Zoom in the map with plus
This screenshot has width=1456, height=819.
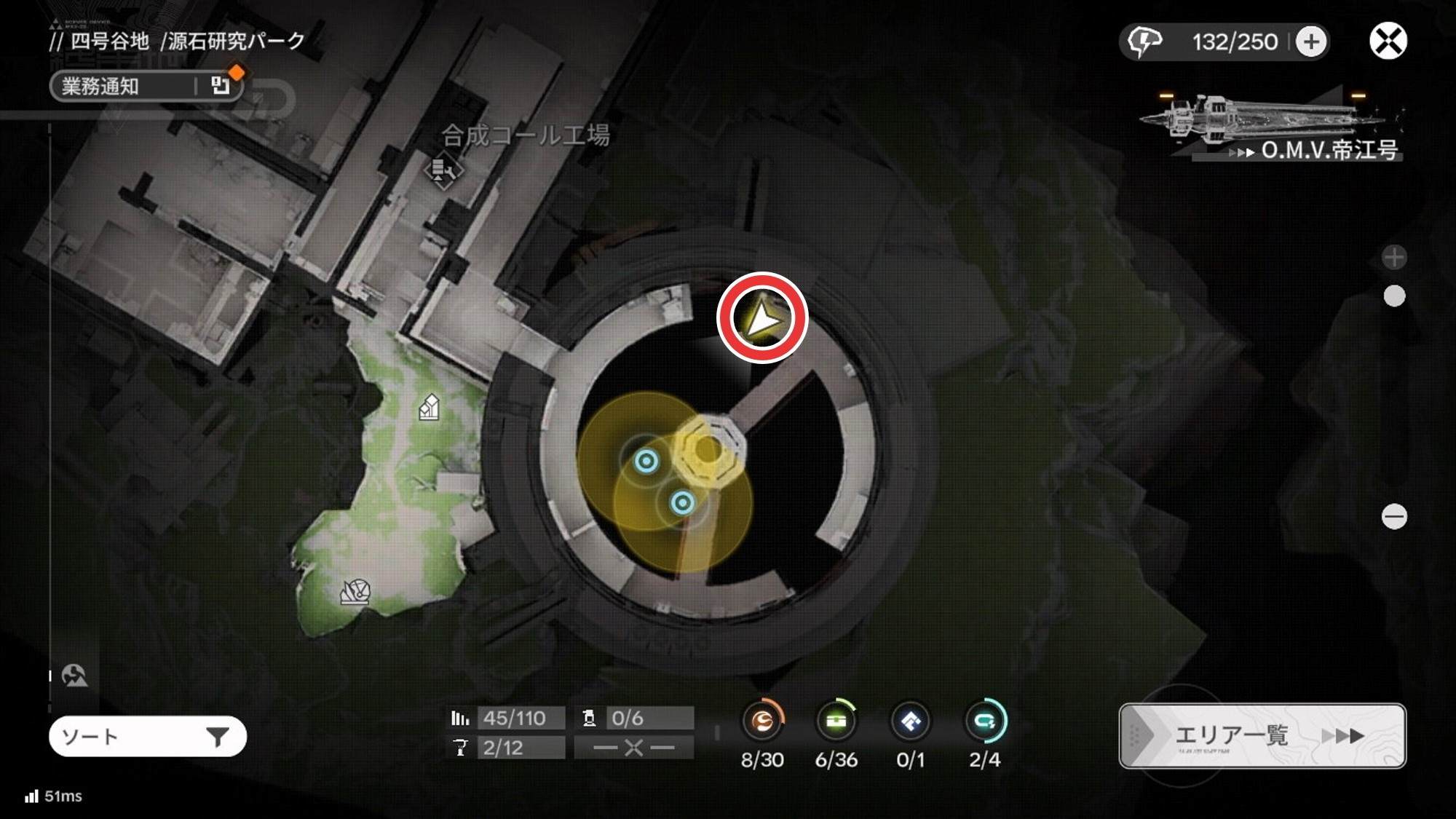[x=1393, y=257]
